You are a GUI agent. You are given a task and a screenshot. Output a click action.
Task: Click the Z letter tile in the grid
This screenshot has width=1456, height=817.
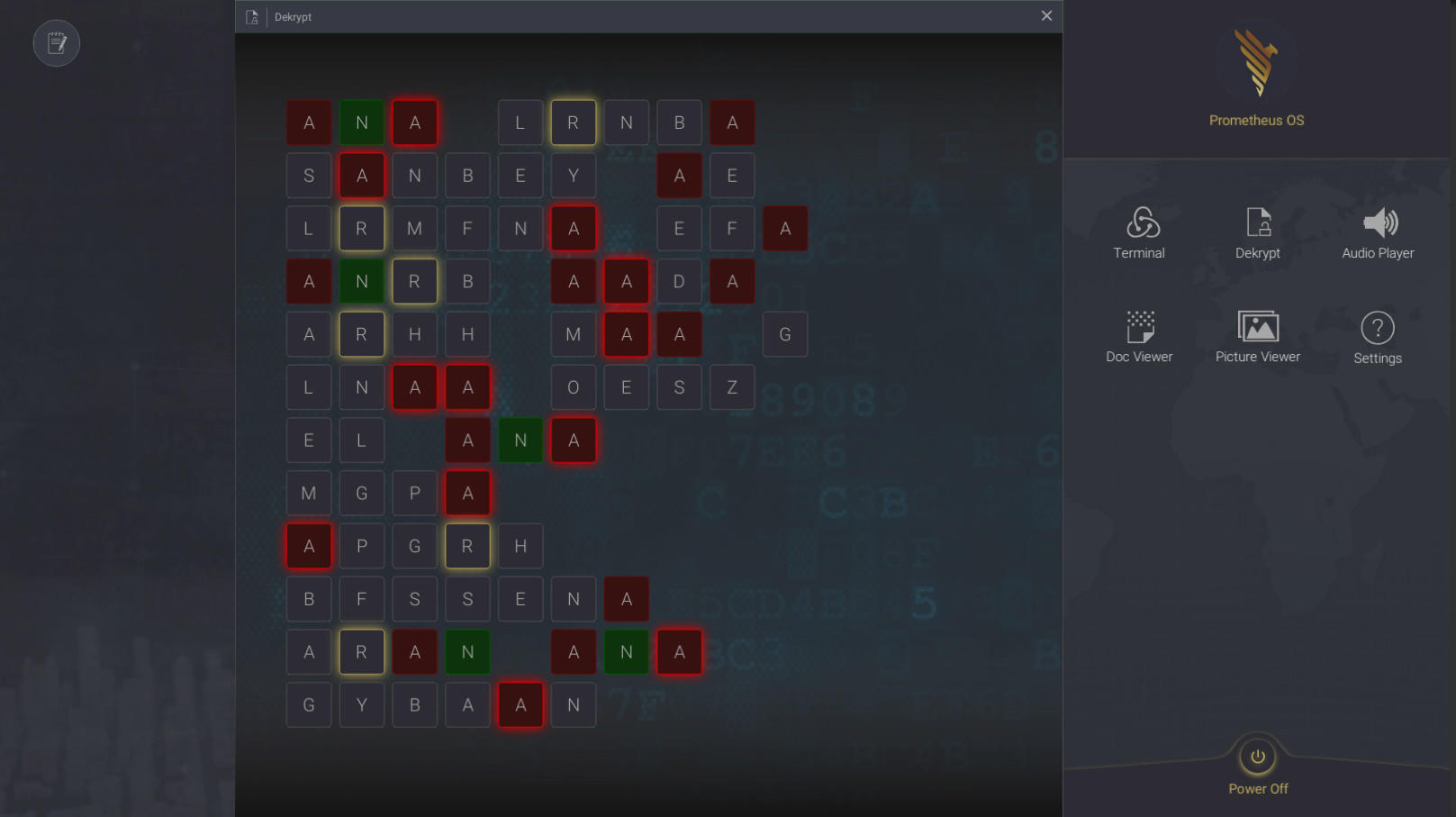[732, 387]
